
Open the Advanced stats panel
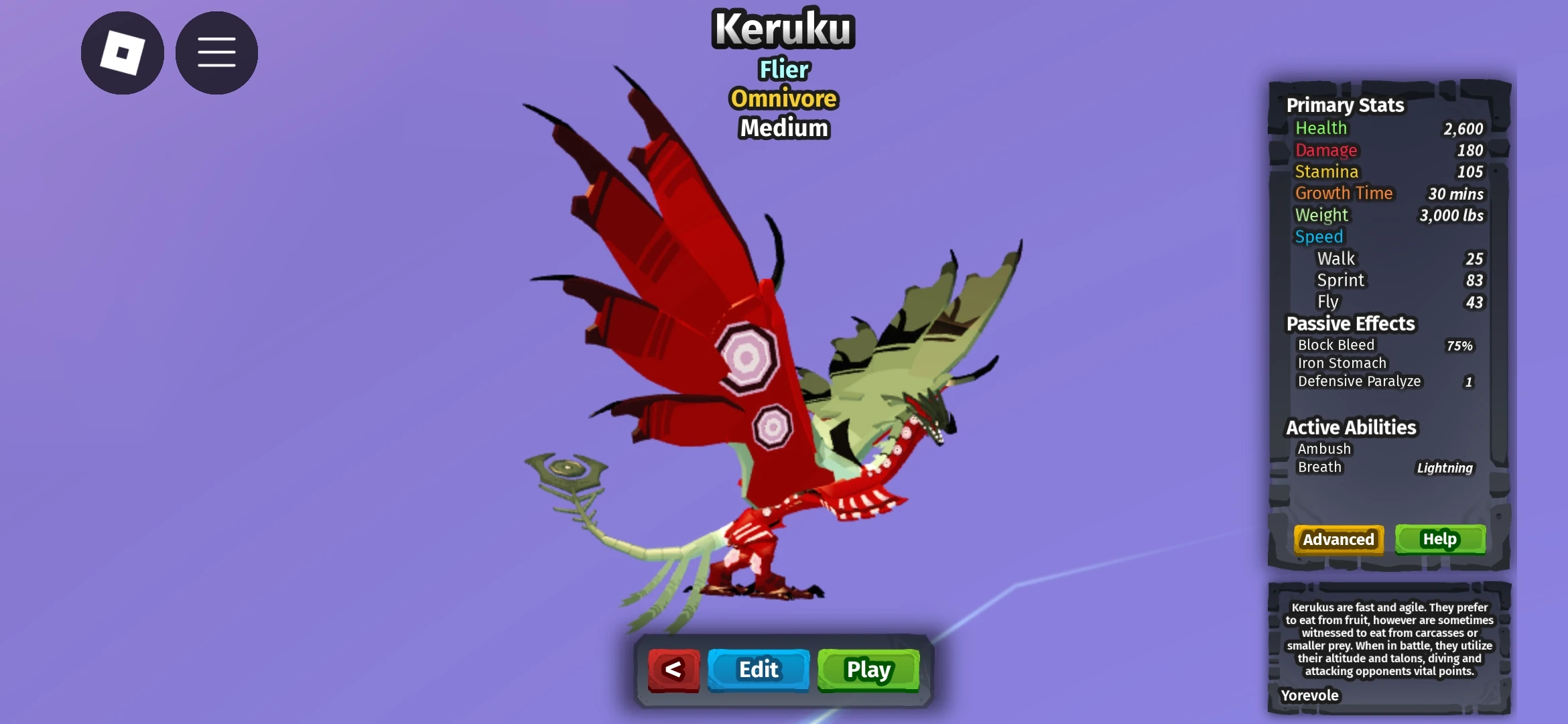click(x=1337, y=540)
